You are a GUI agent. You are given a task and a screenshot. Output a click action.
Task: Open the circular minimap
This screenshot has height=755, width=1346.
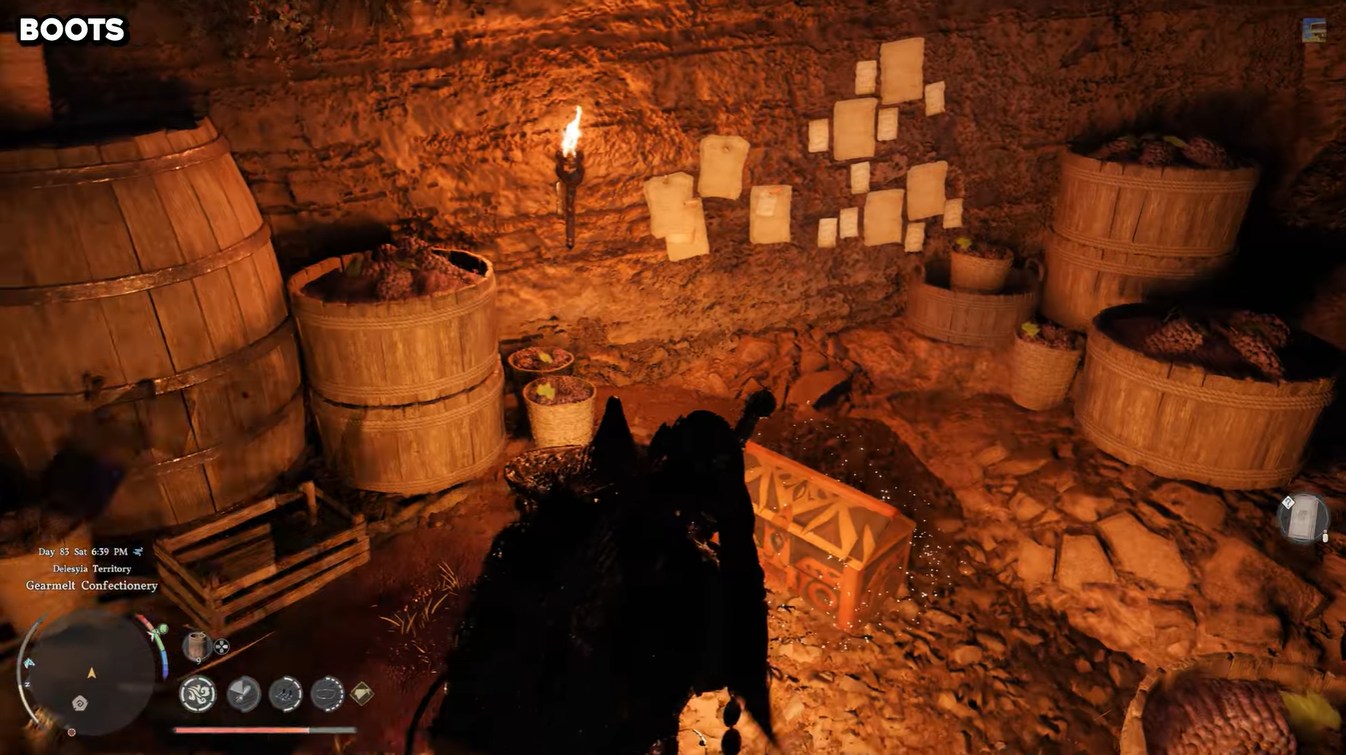90,673
